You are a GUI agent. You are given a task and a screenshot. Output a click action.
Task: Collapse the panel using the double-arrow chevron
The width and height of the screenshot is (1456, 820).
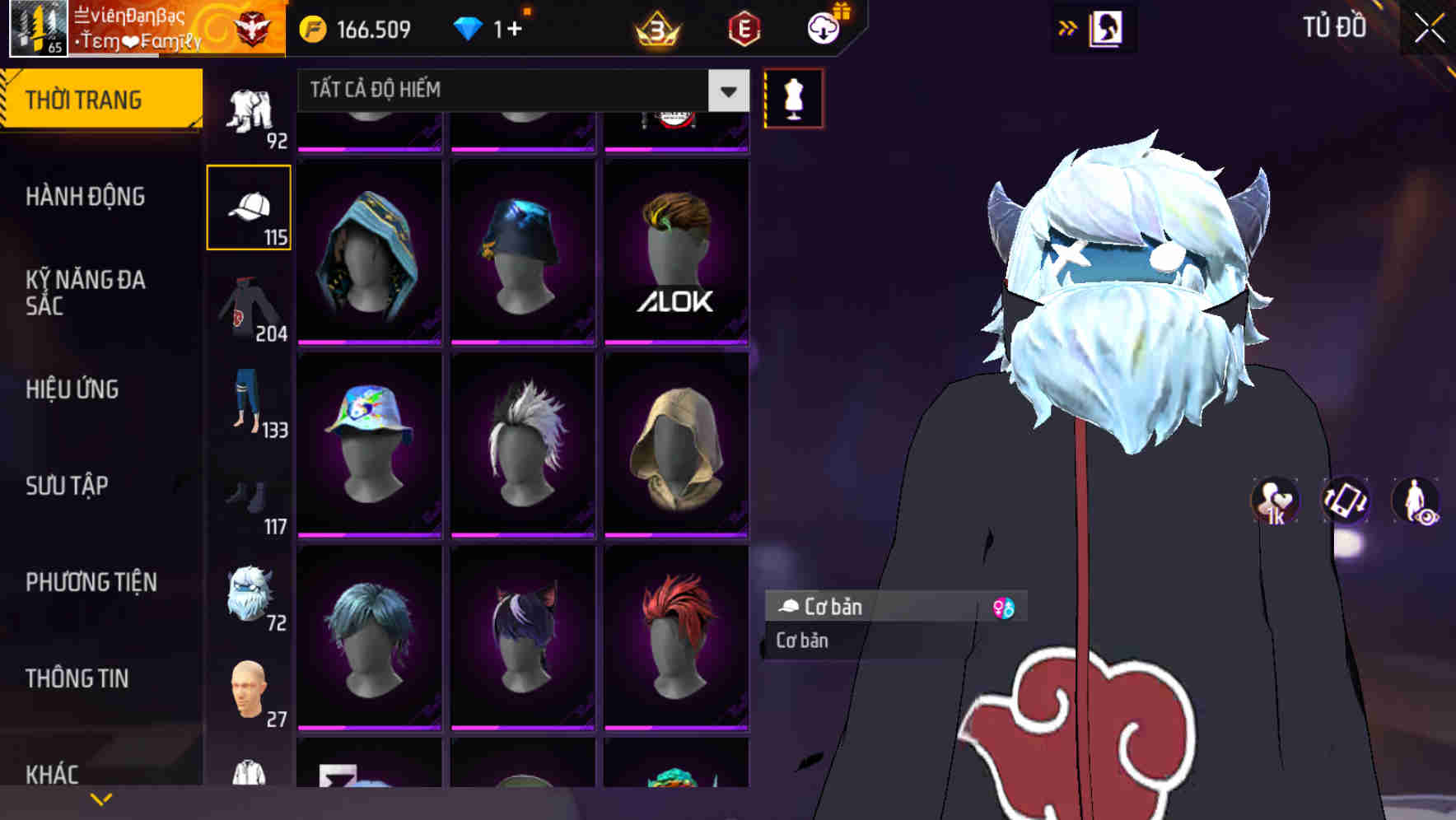1068,27
